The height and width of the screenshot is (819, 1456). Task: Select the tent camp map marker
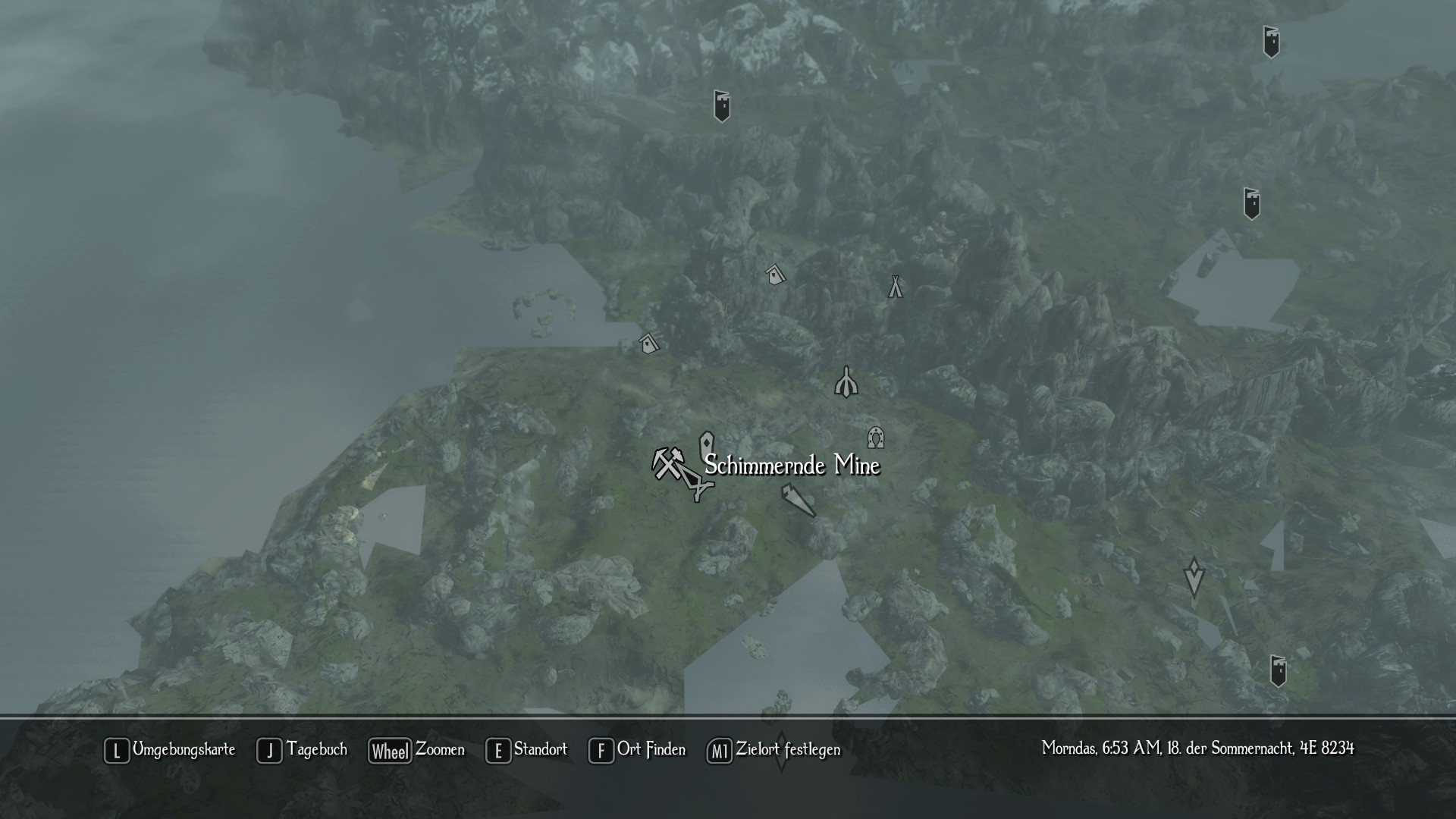click(x=896, y=287)
